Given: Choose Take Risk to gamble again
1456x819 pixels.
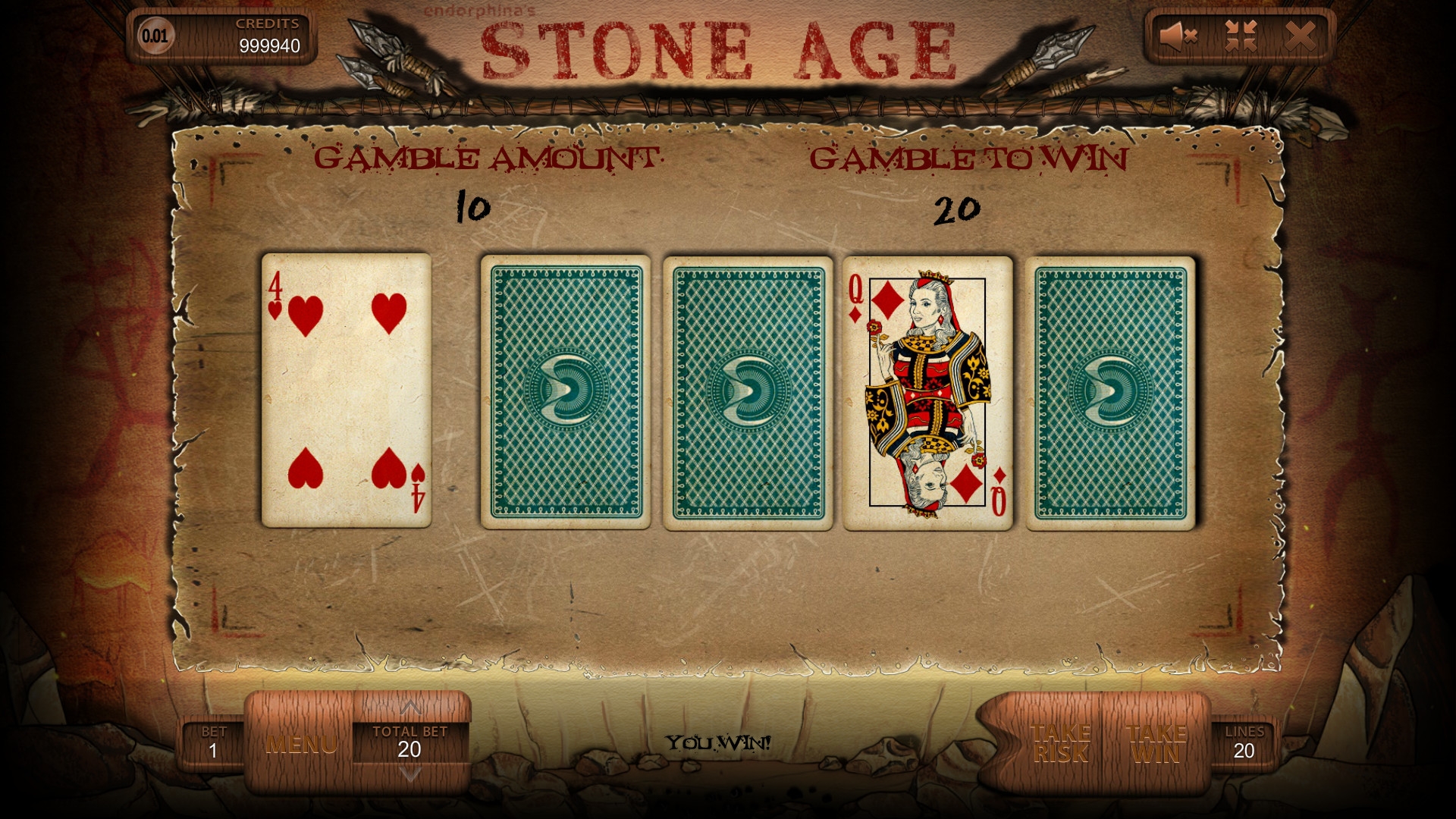Looking at the screenshot, I should pos(1060,743).
